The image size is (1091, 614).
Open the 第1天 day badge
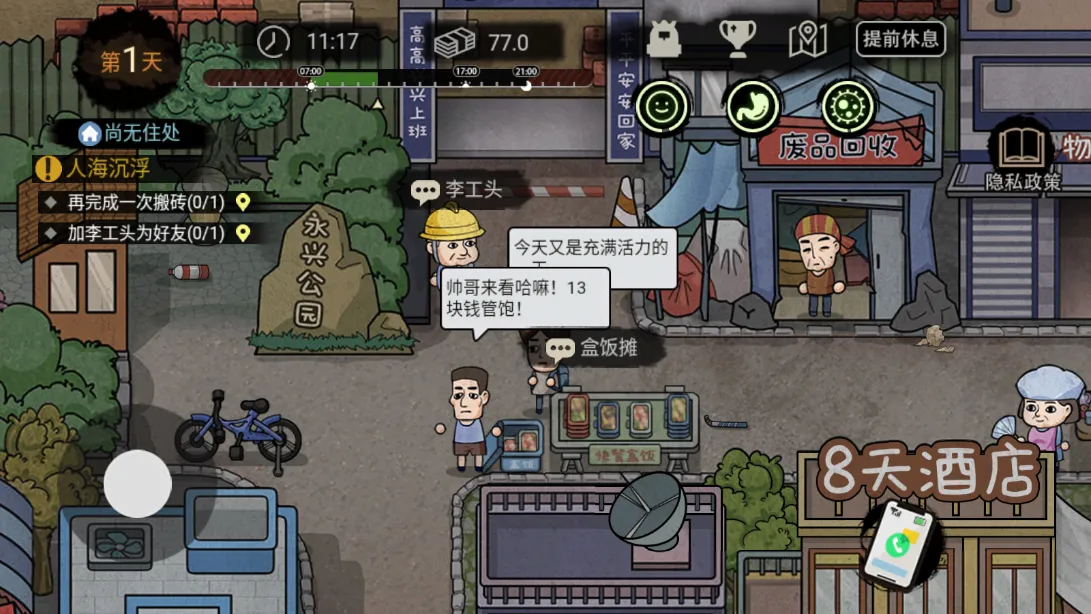(x=131, y=60)
